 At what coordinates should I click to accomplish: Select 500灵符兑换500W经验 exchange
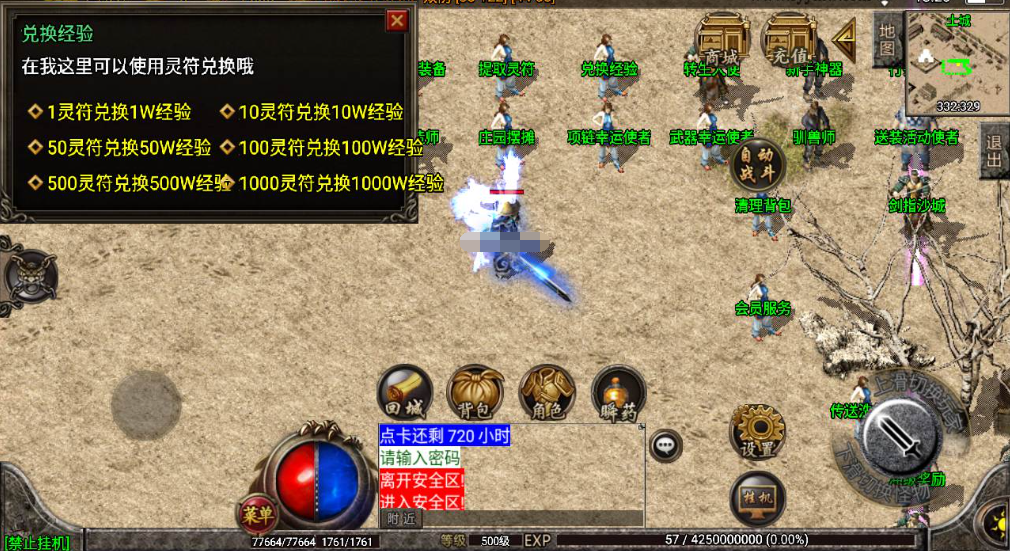pos(138,183)
